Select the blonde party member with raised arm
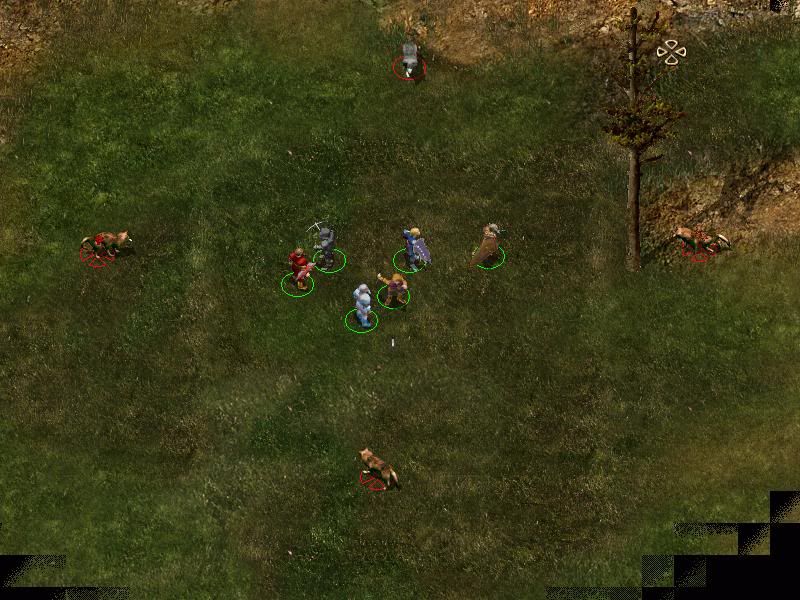 395,288
